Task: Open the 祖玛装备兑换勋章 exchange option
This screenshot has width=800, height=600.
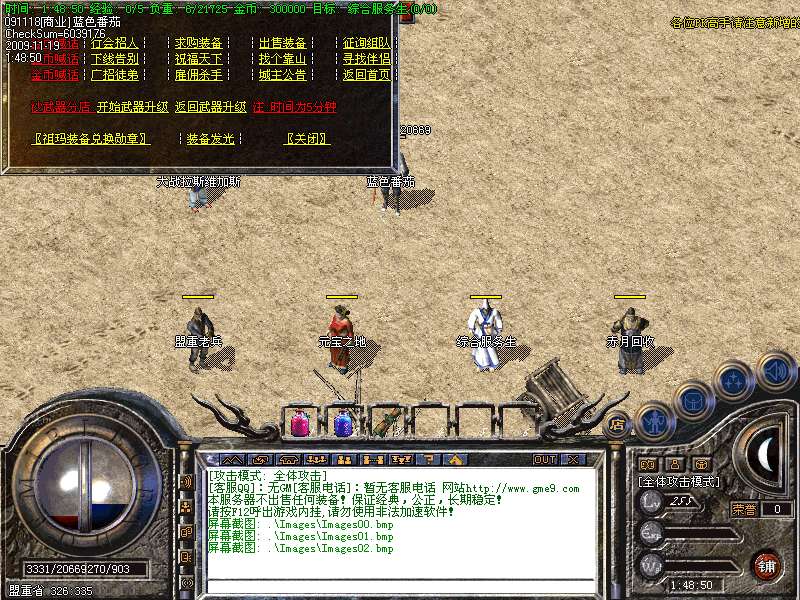Action: (x=91, y=139)
